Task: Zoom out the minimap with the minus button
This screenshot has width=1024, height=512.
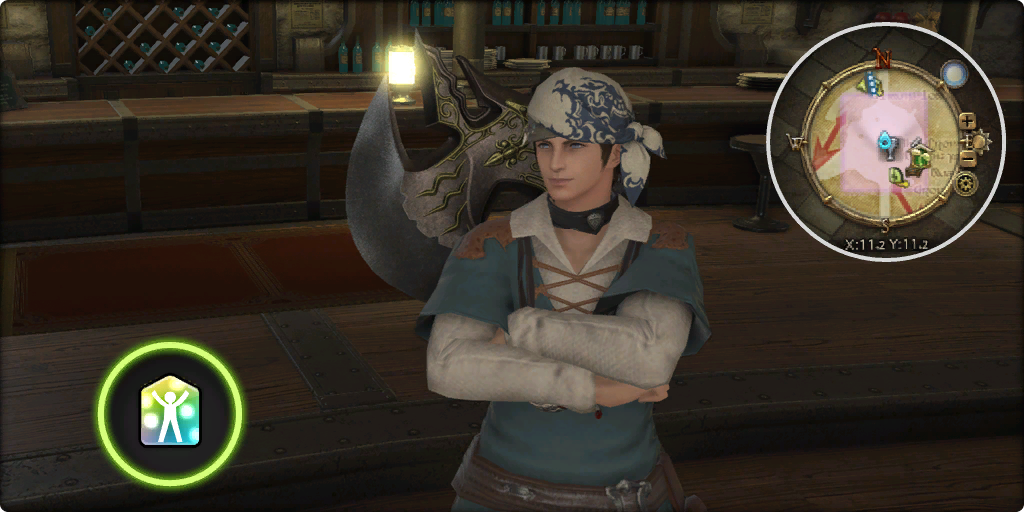Action: (x=967, y=158)
